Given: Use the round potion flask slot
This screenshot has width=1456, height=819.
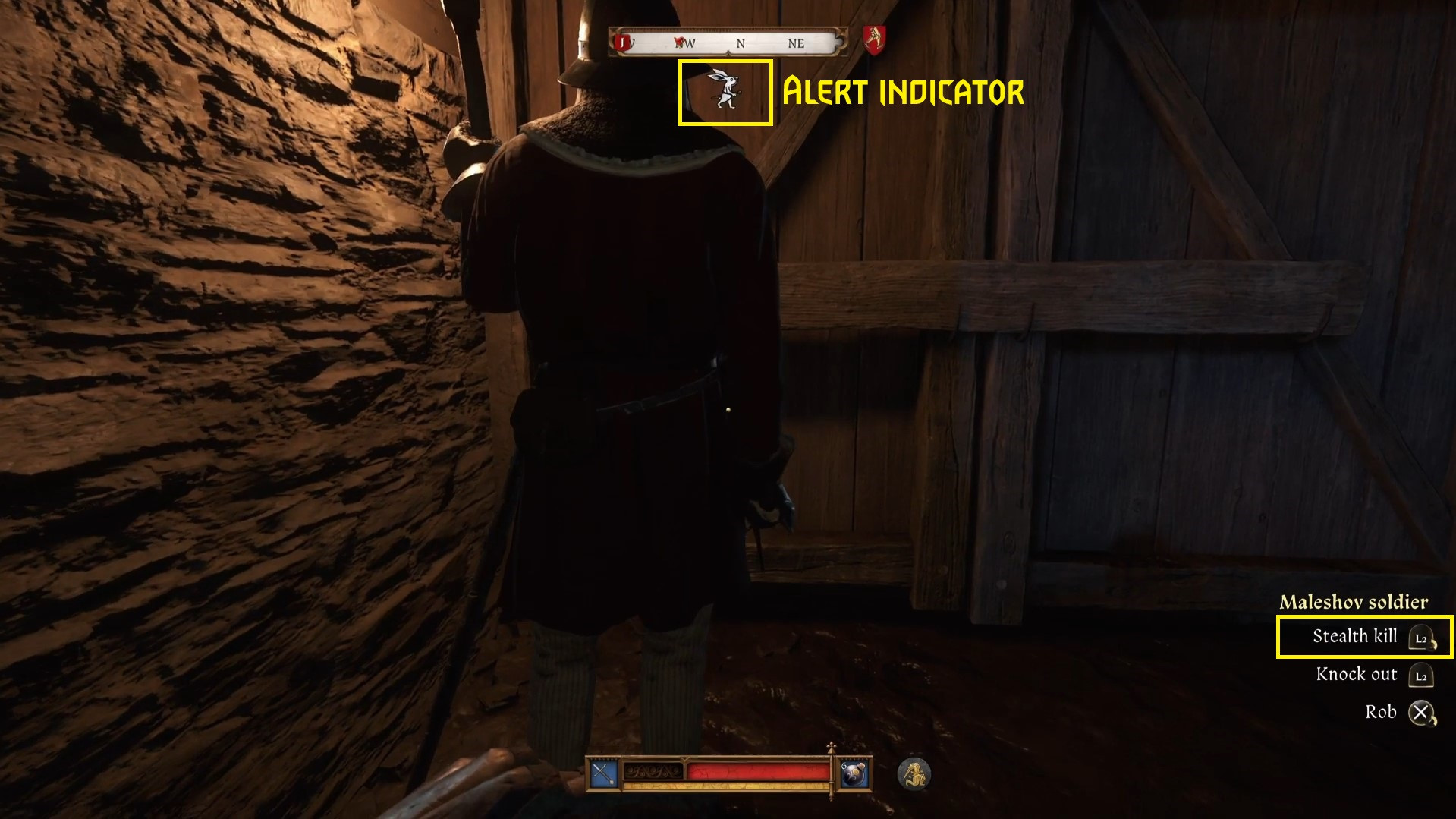Looking at the screenshot, I should click(855, 774).
